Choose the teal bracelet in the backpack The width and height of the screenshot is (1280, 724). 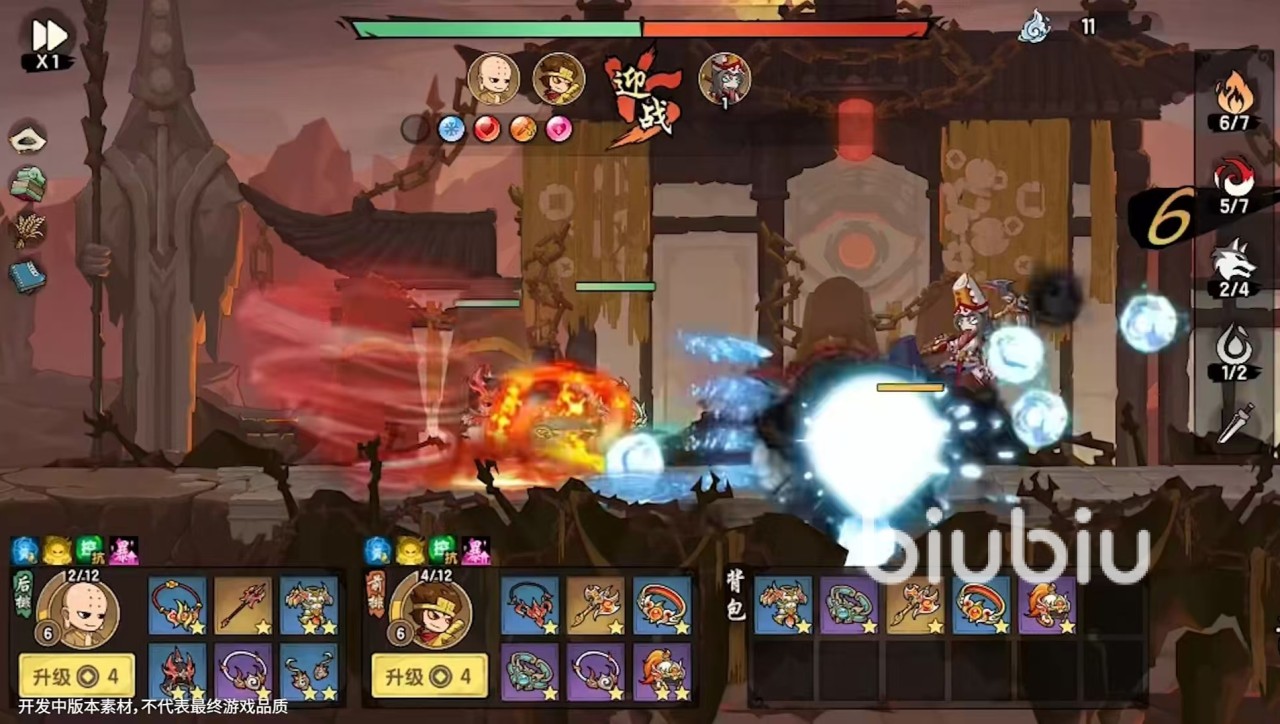pos(848,605)
